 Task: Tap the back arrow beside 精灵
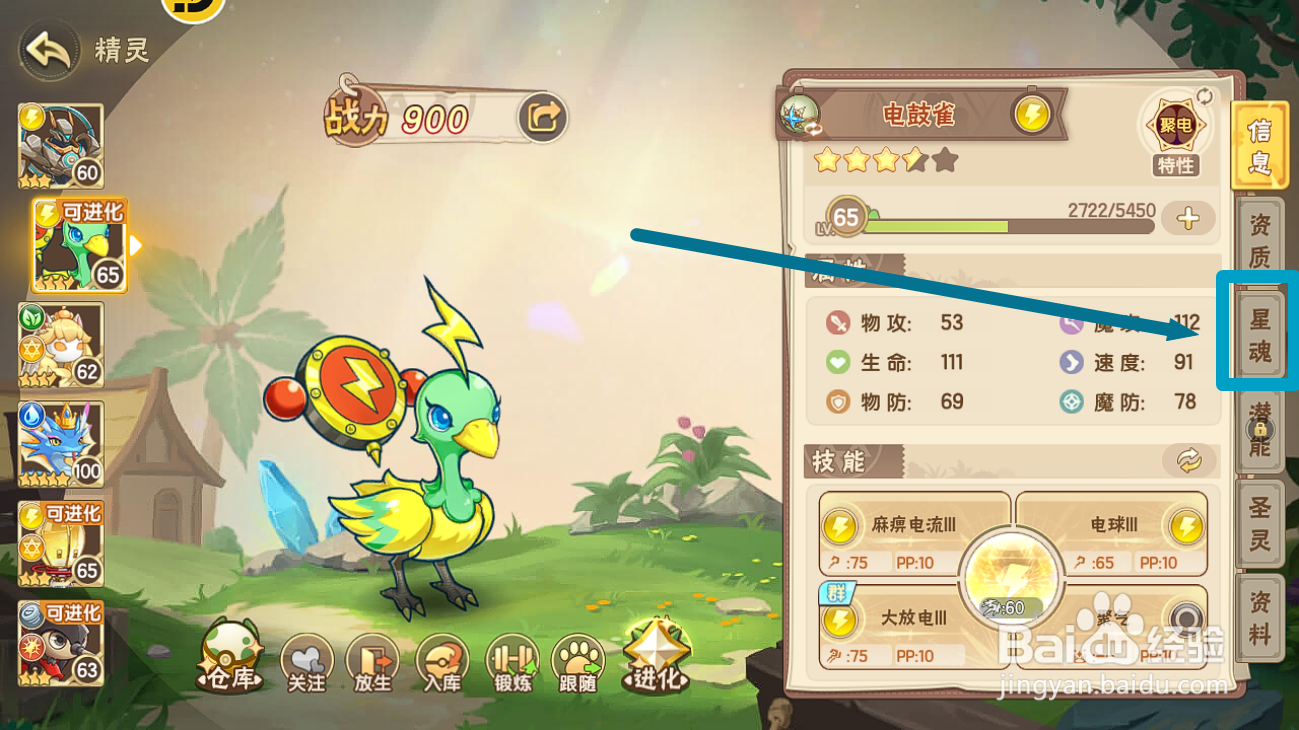[x=45, y=48]
